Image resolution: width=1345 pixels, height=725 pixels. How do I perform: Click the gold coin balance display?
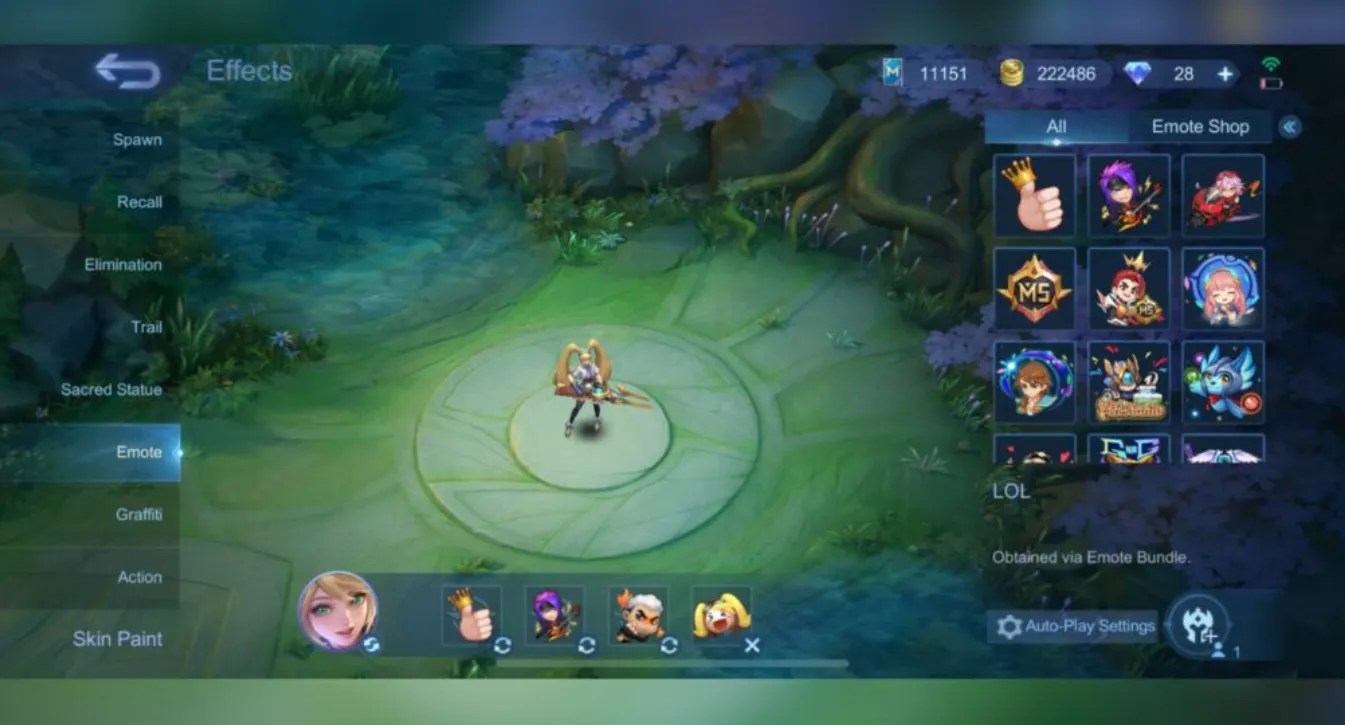coord(1050,73)
